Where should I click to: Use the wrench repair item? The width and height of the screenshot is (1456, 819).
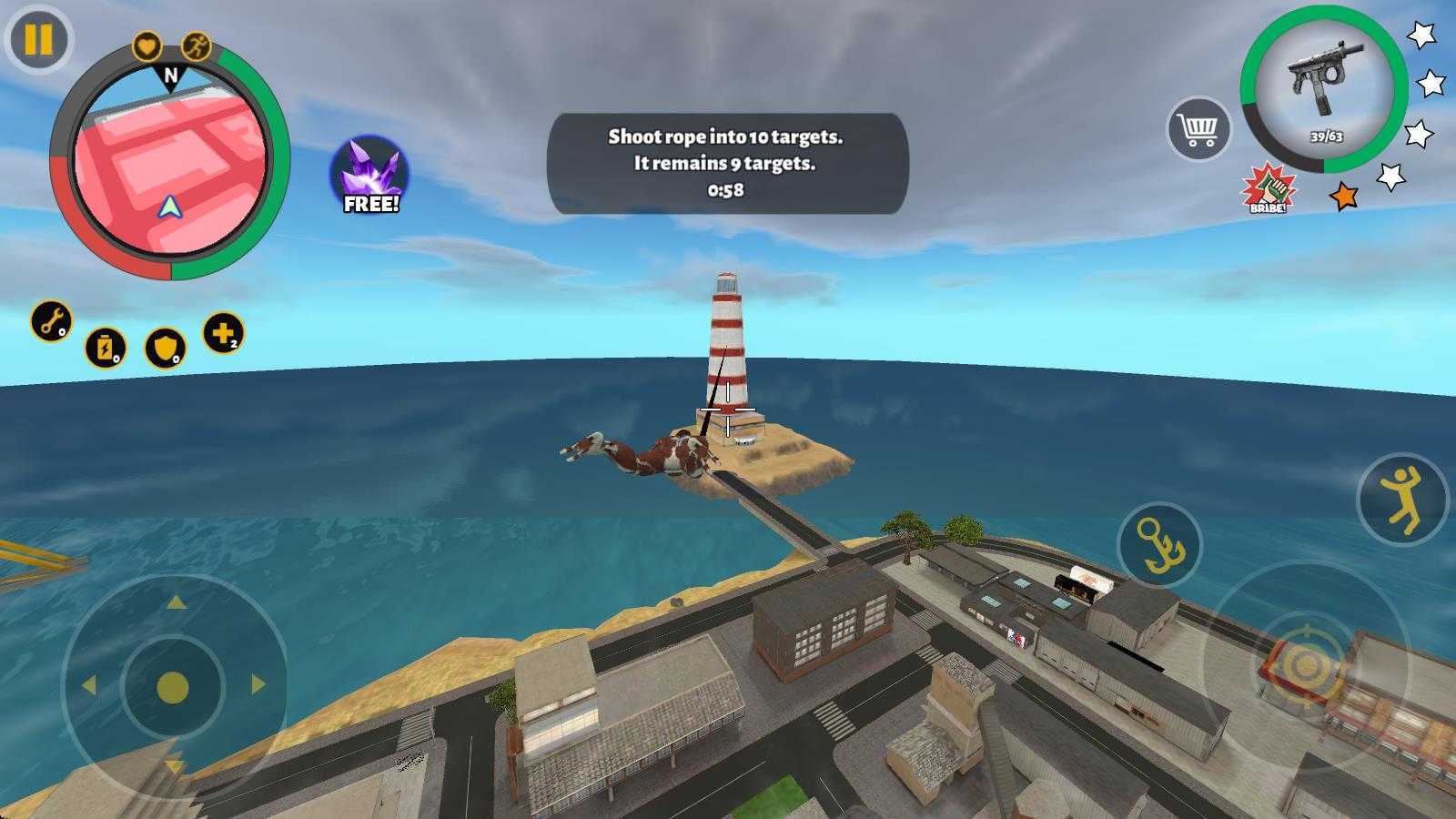tap(51, 321)
